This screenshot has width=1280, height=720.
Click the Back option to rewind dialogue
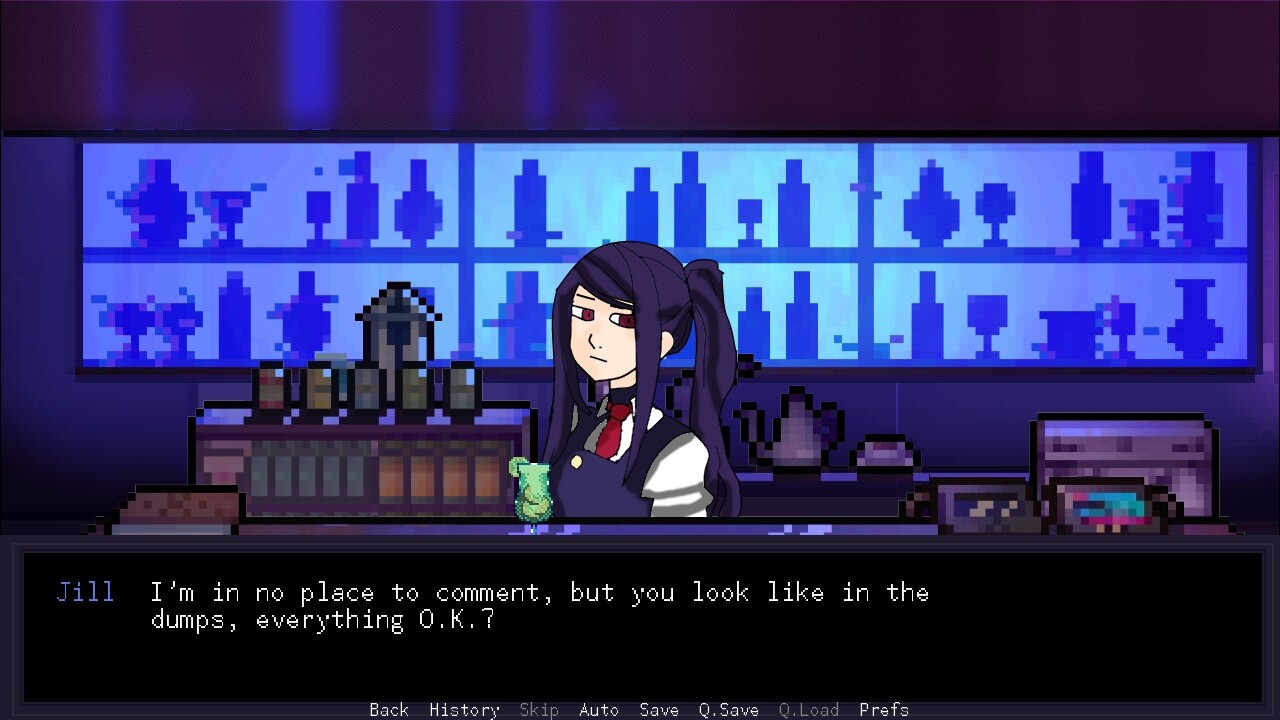[388, 710]
